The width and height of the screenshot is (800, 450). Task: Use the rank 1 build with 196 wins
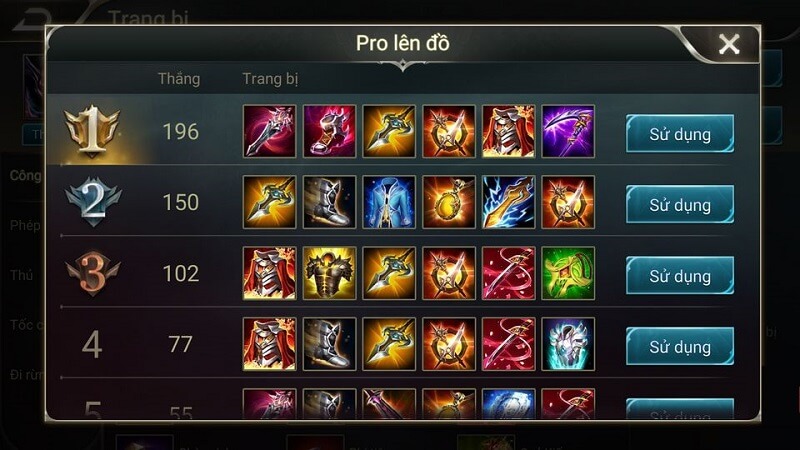[679, 133]
